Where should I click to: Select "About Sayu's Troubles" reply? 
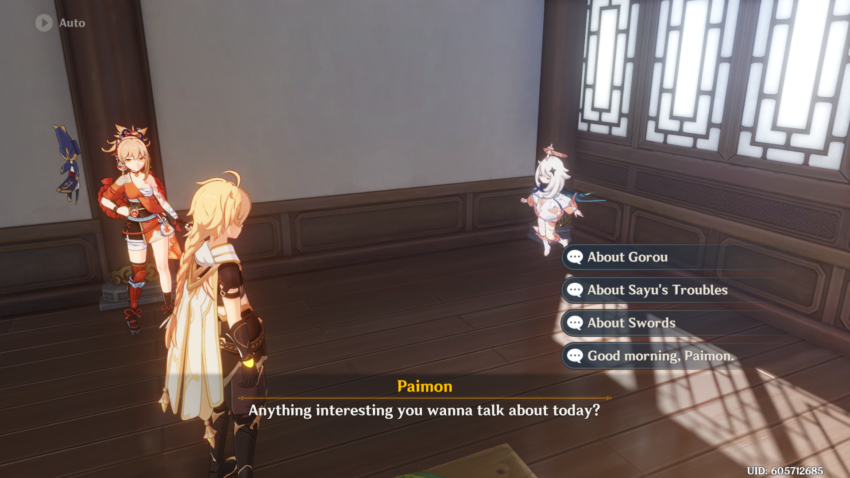coord(655,290)
